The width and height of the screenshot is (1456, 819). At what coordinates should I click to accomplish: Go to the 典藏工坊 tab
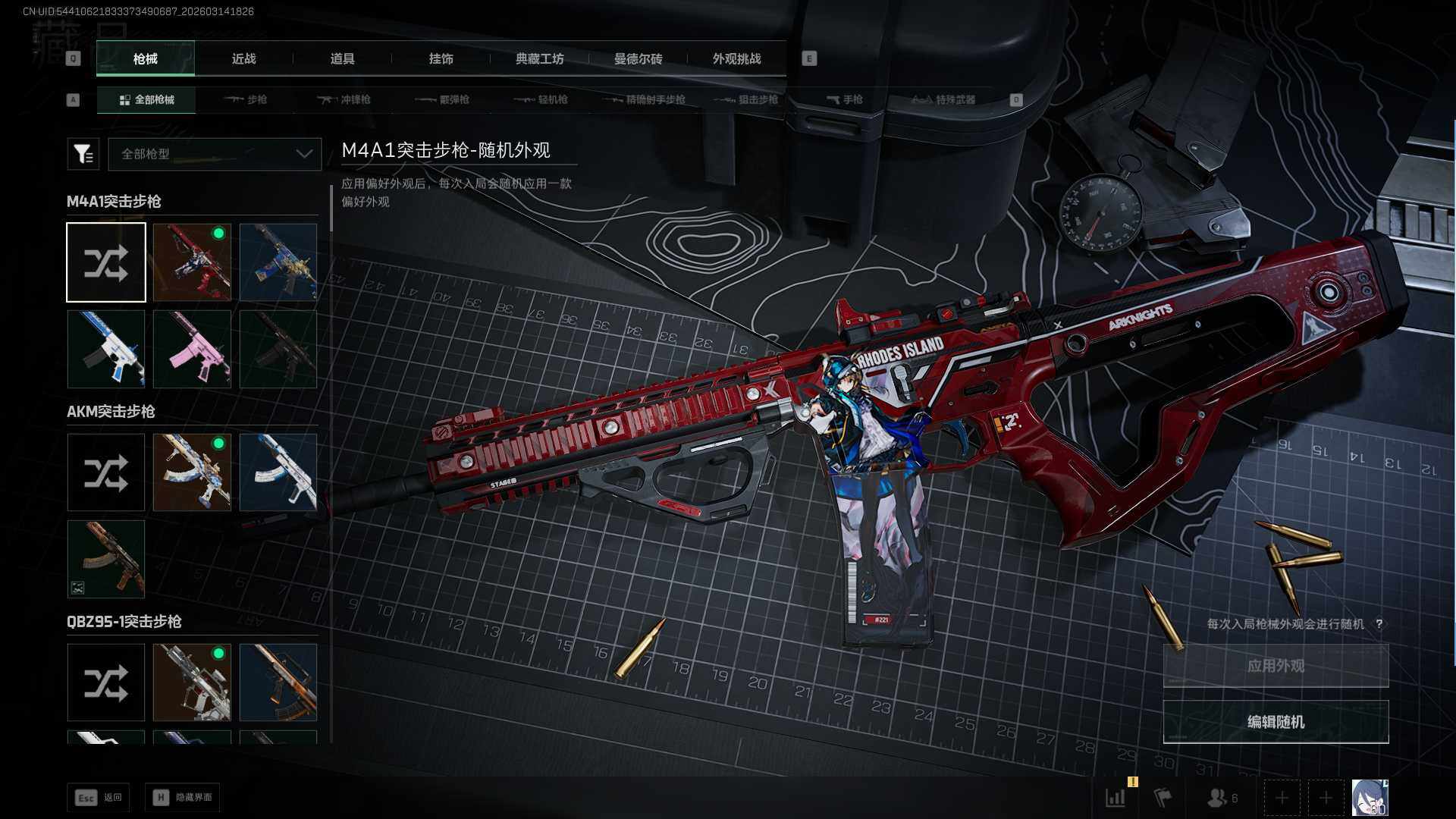click(x=539, y=58)
